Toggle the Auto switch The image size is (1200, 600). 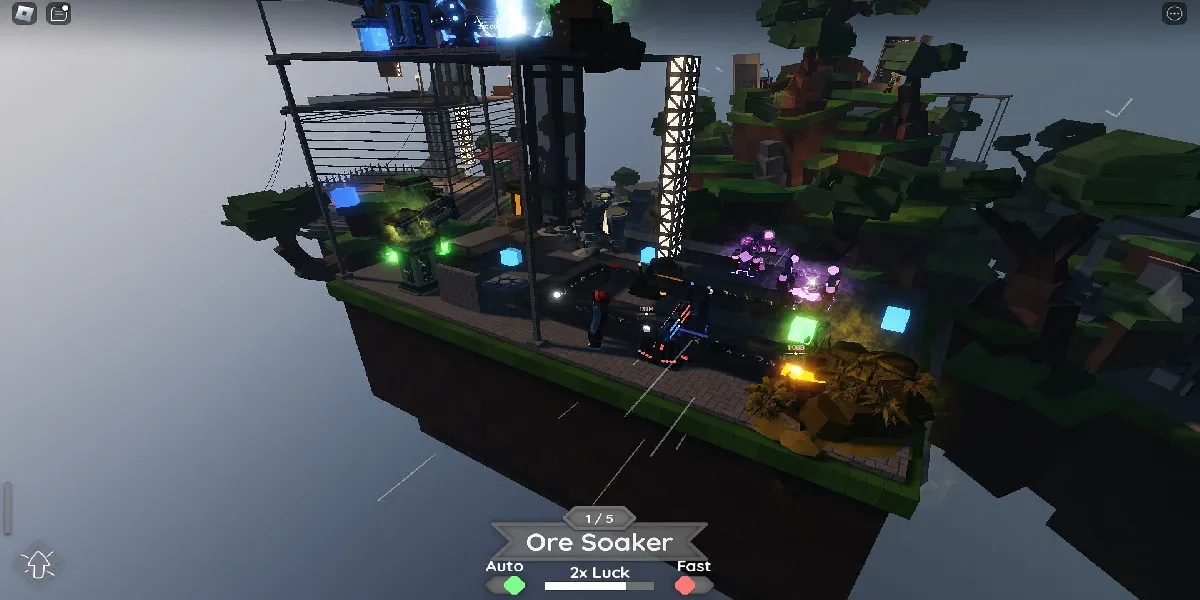514,585
